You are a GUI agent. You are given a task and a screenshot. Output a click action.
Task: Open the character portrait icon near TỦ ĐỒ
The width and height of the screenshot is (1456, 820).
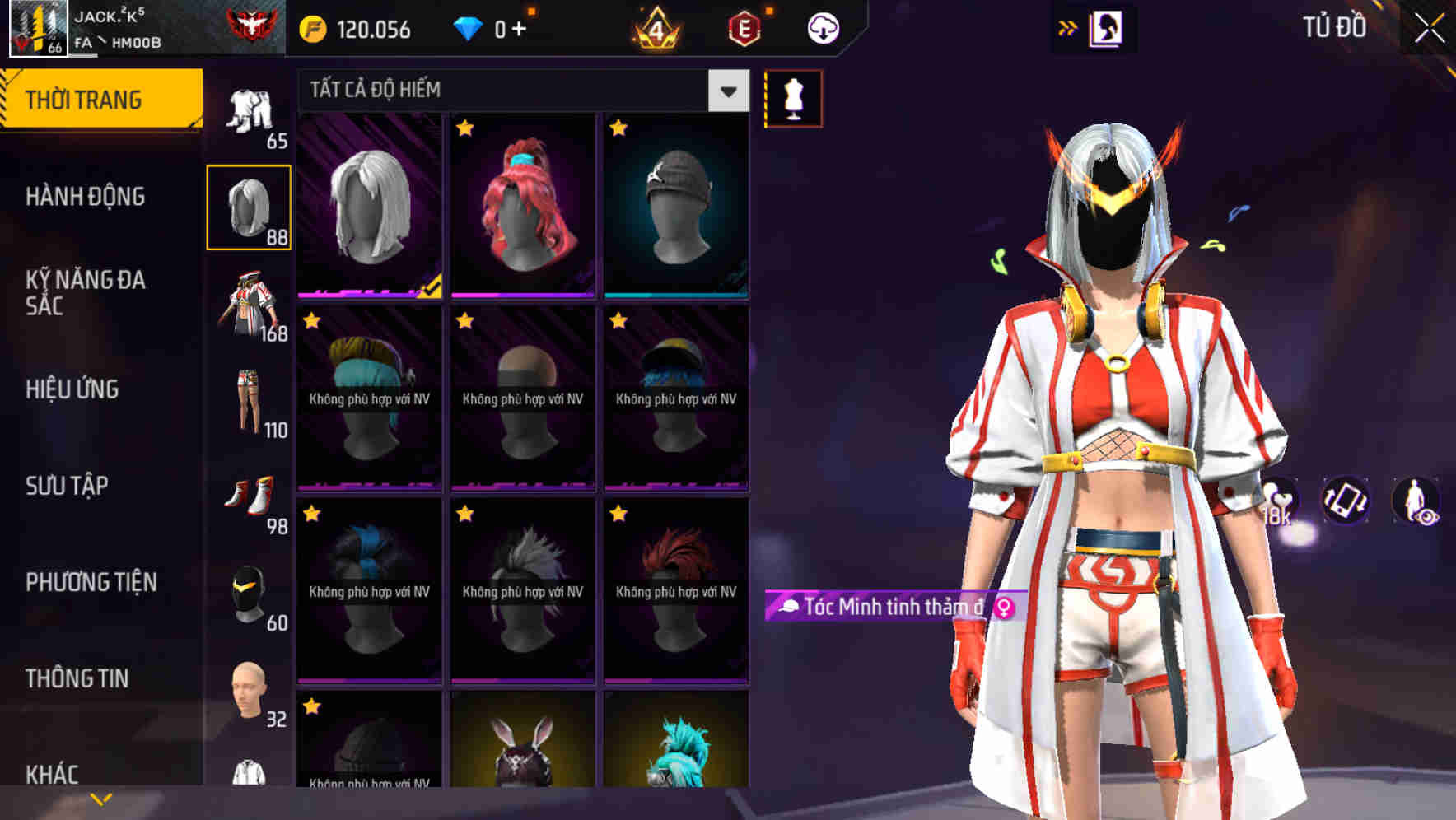click(1108, 27)
